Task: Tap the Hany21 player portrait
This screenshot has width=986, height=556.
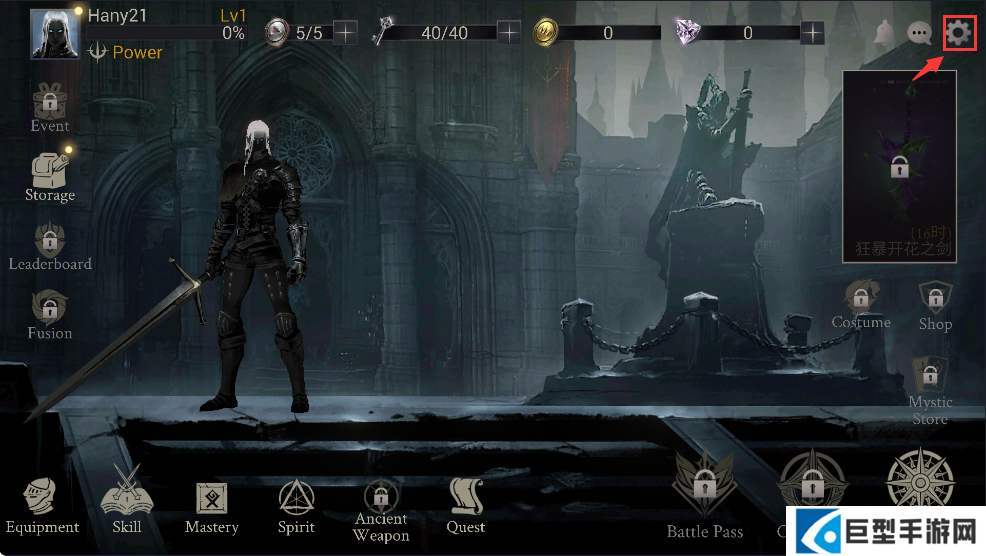Action: coord(55,34)
